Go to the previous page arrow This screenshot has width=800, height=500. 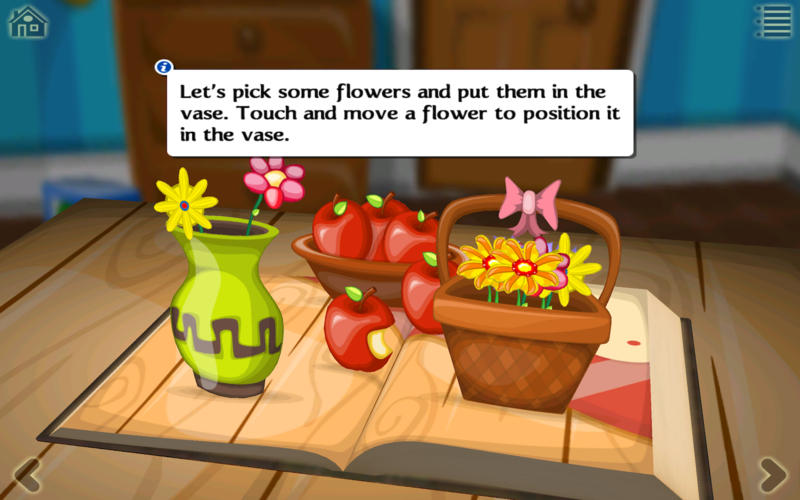[x=26, y=473]
